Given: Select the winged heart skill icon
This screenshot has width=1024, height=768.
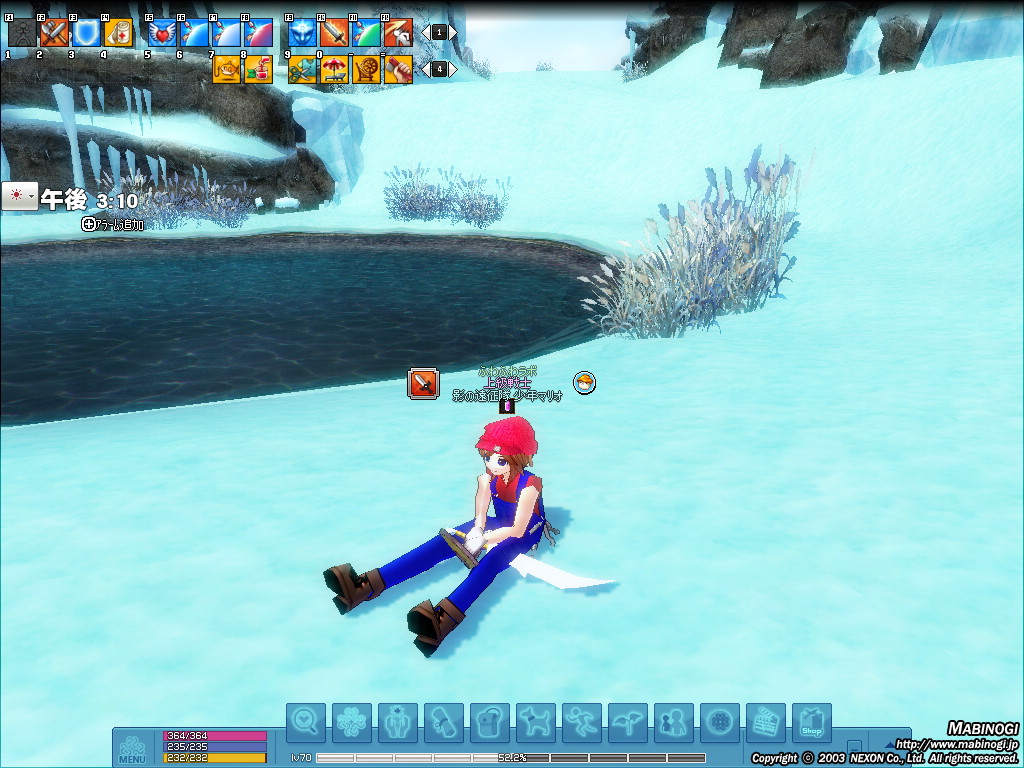Looking at the screenshot, I should click(x=162, y=34).
